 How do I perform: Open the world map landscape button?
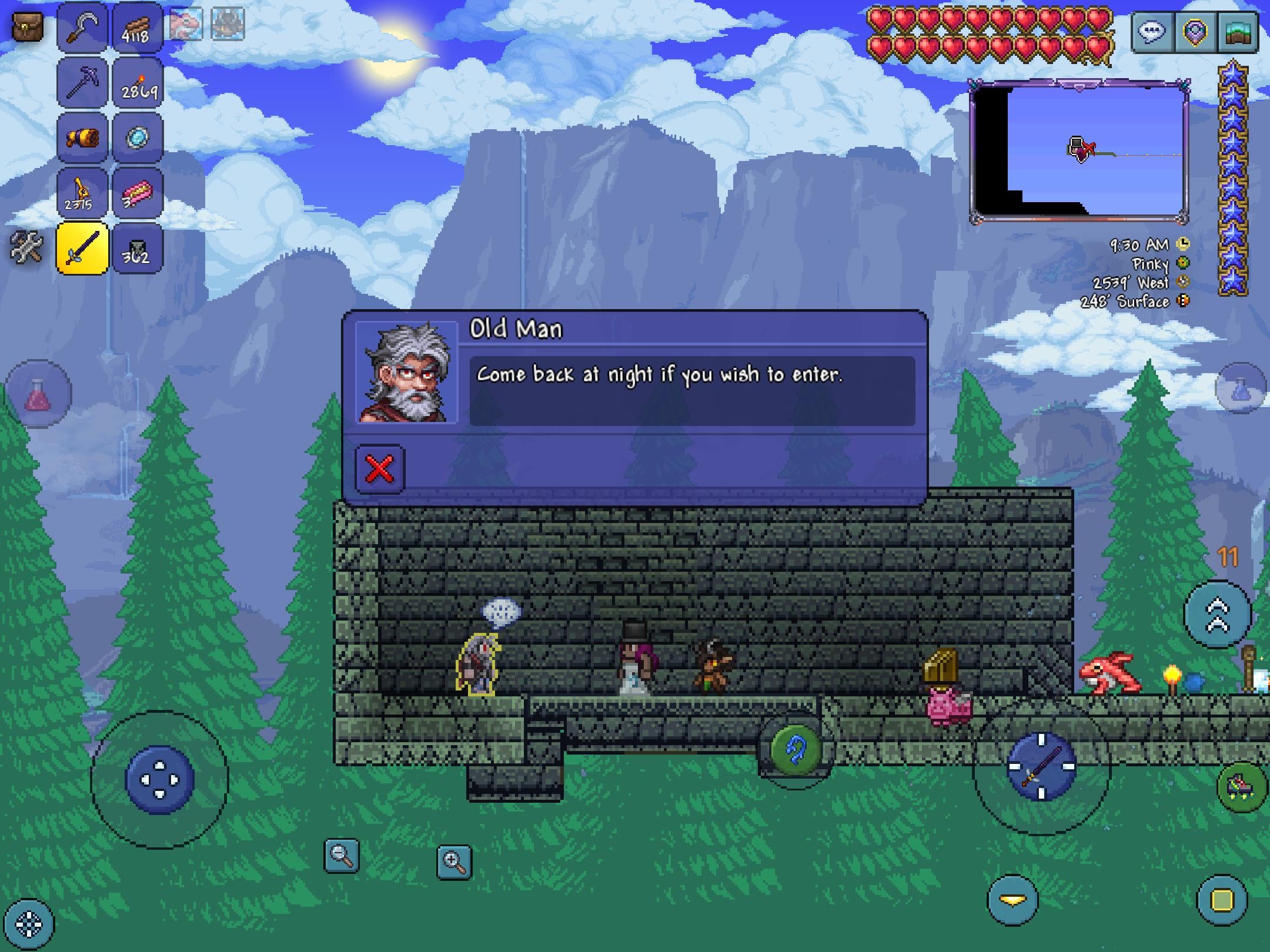coord(1237,31)
